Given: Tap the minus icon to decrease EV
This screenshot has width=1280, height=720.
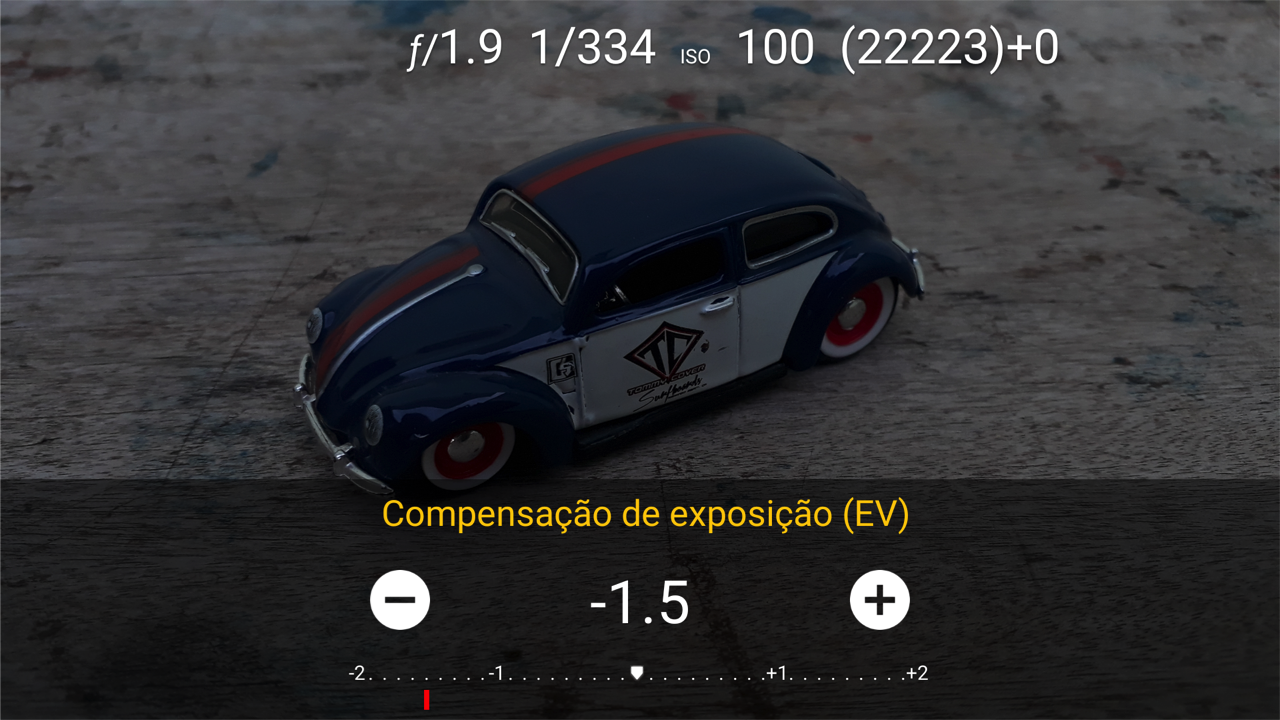Looking at the screenshot, I should pos(399,600).
